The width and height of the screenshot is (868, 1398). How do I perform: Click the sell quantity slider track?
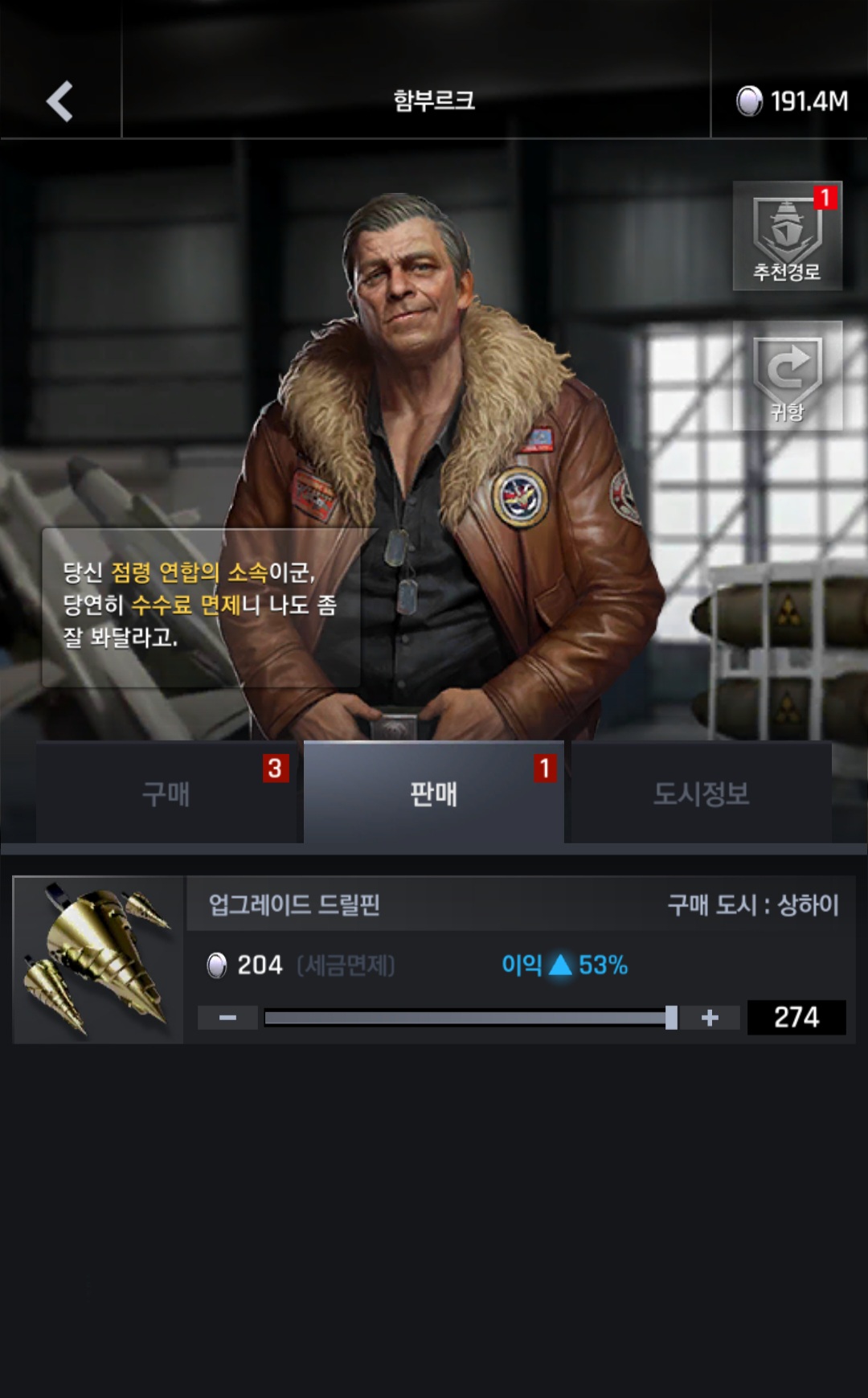click(466, 1018)
